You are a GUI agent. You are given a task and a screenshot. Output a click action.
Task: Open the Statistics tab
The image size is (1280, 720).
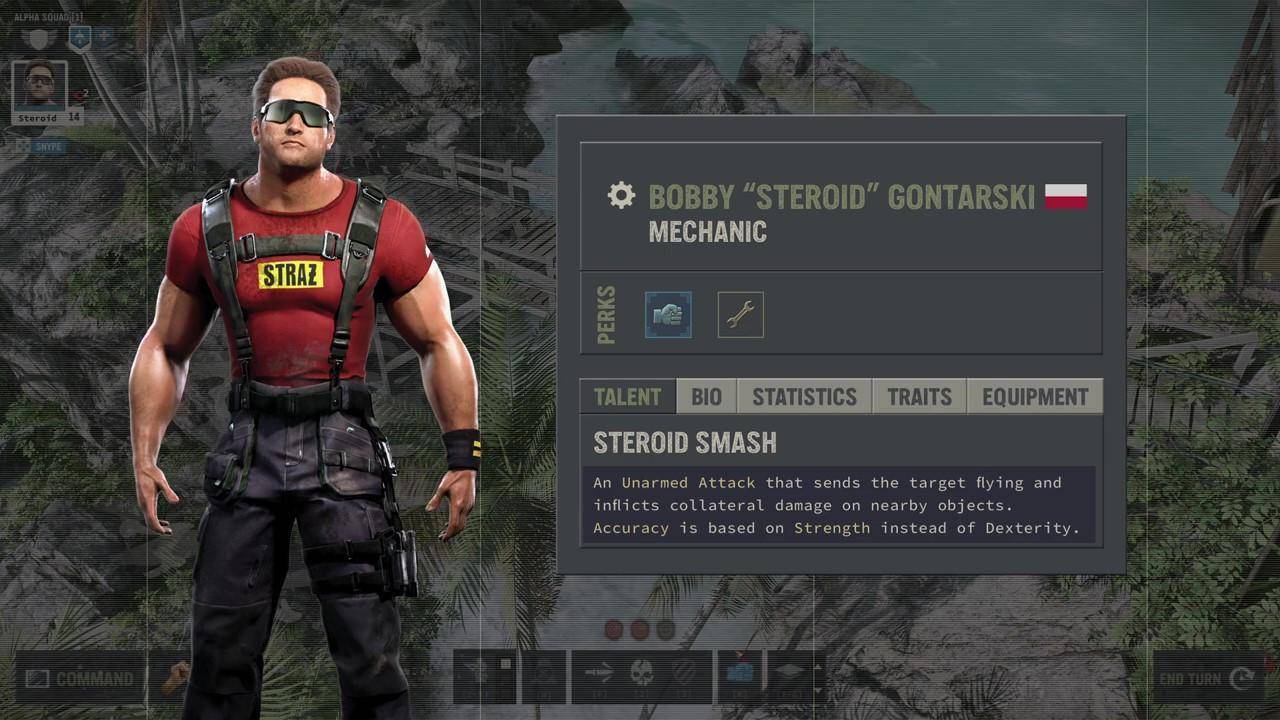(804, 397)
